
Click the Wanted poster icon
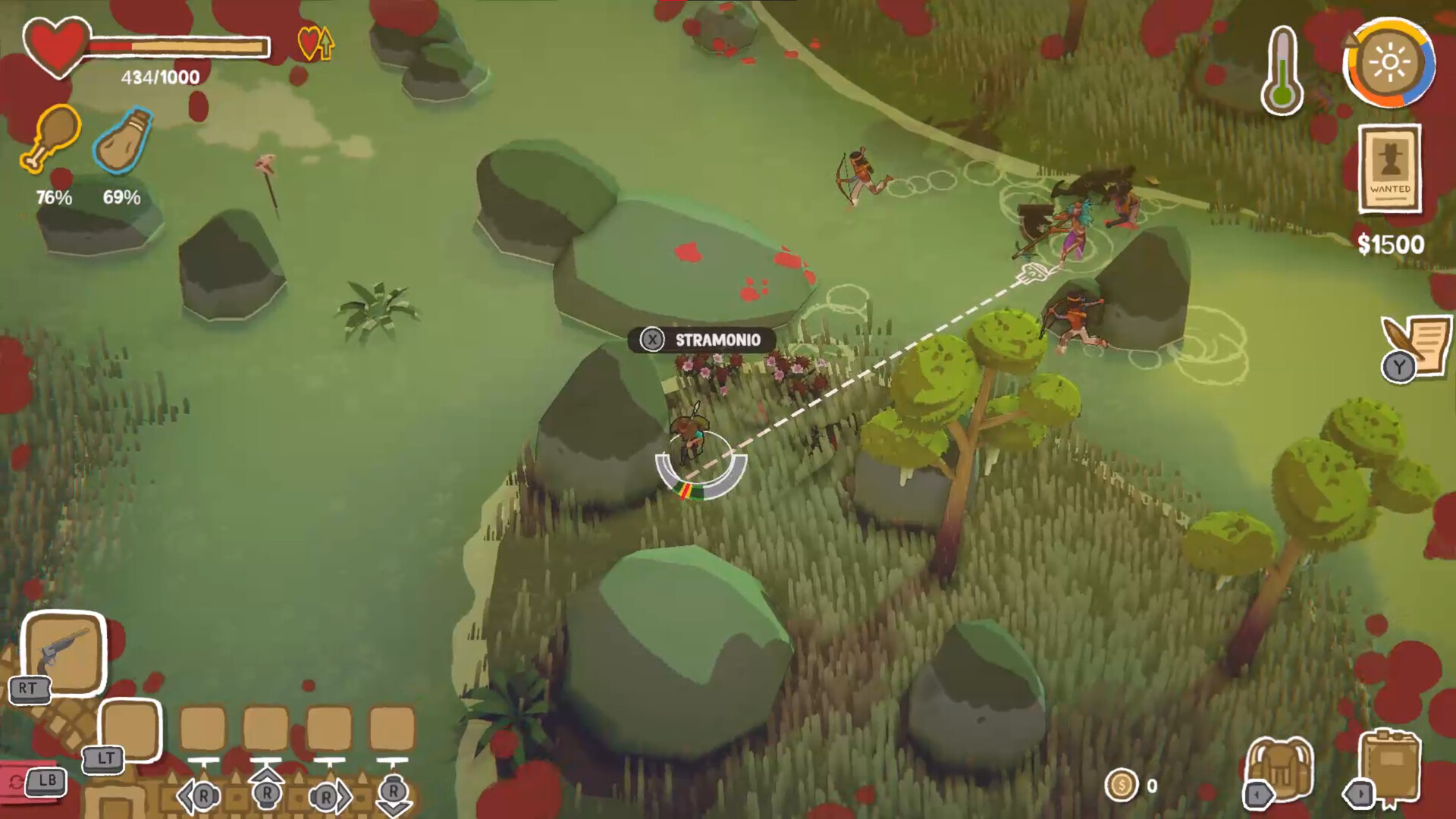(x=1392, y=168)
